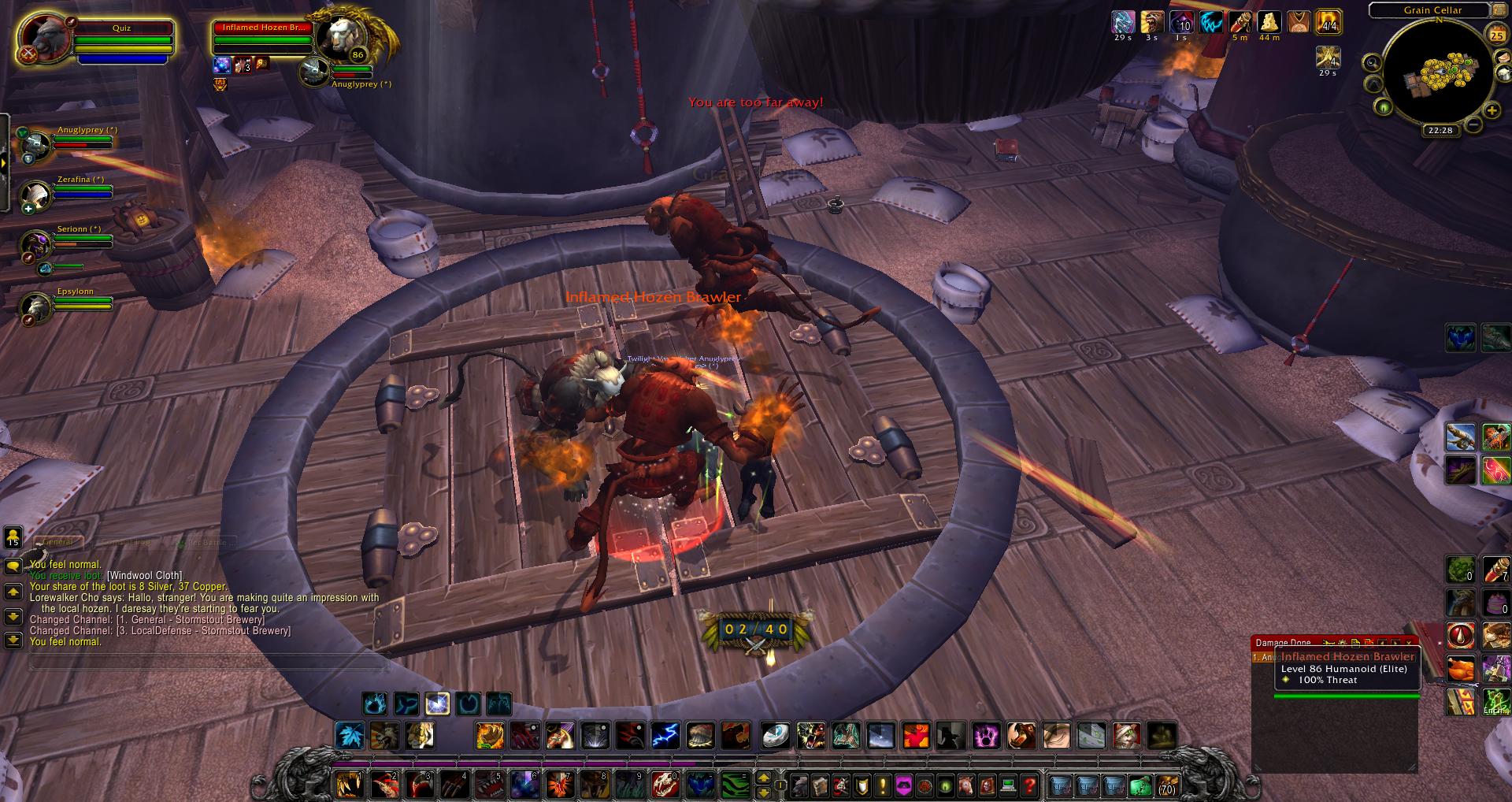Screen dimensions: 1512x802
Task: Use the action bar ability in slot 1
Action: coord(350,785)
